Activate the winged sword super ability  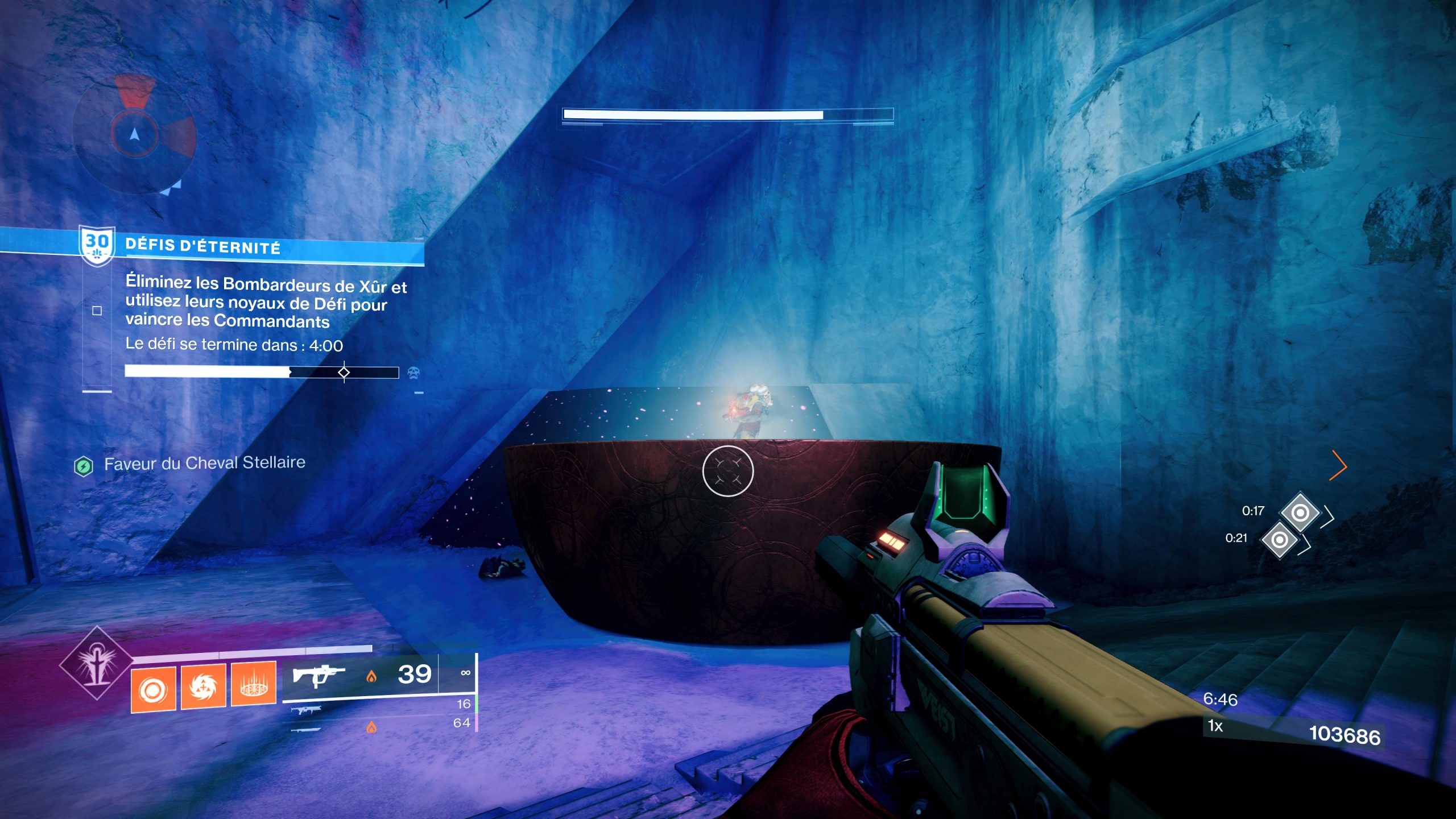click(97, 663)
